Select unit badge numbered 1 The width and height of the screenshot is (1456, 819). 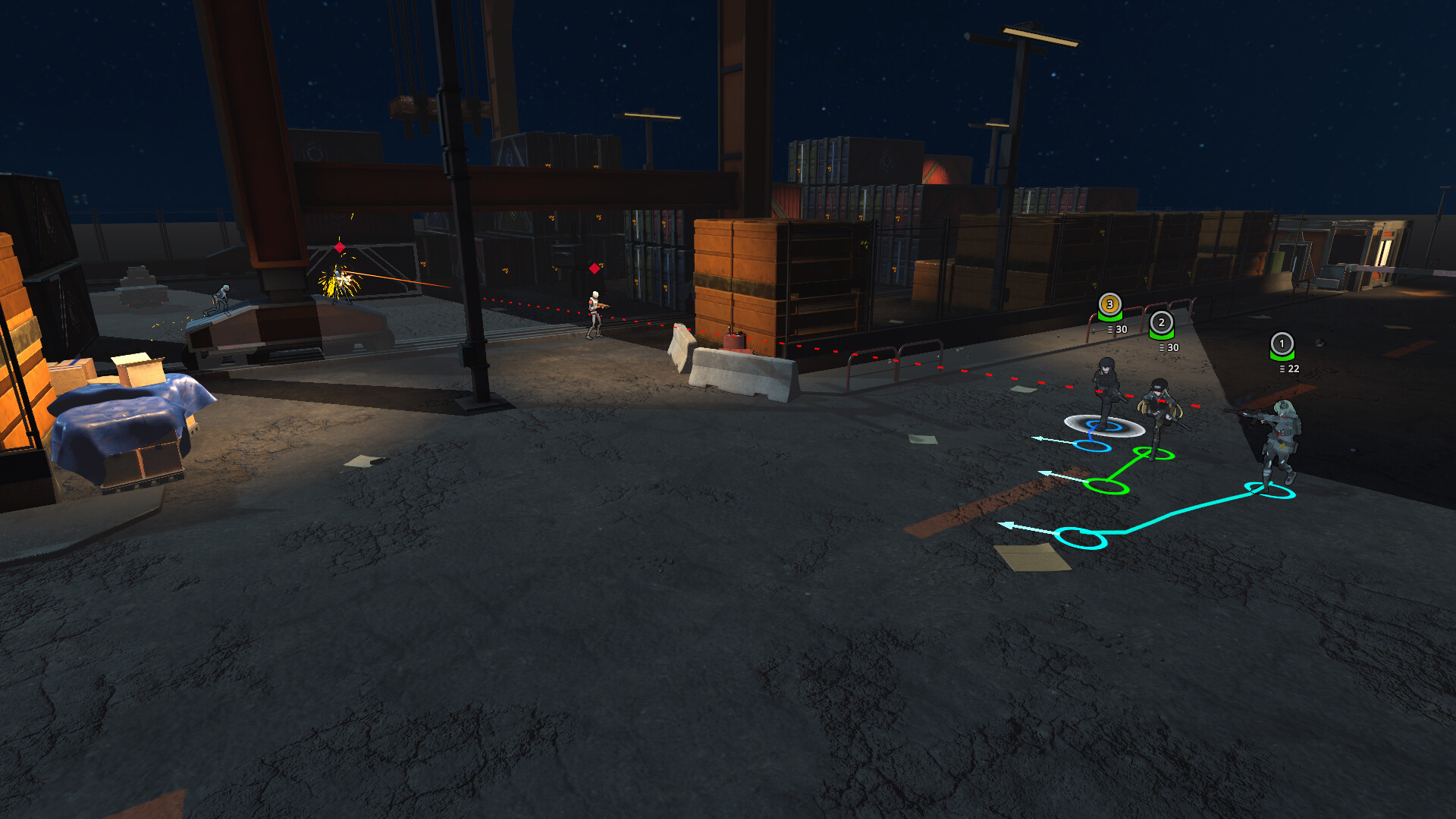(x=1282, y=344)
